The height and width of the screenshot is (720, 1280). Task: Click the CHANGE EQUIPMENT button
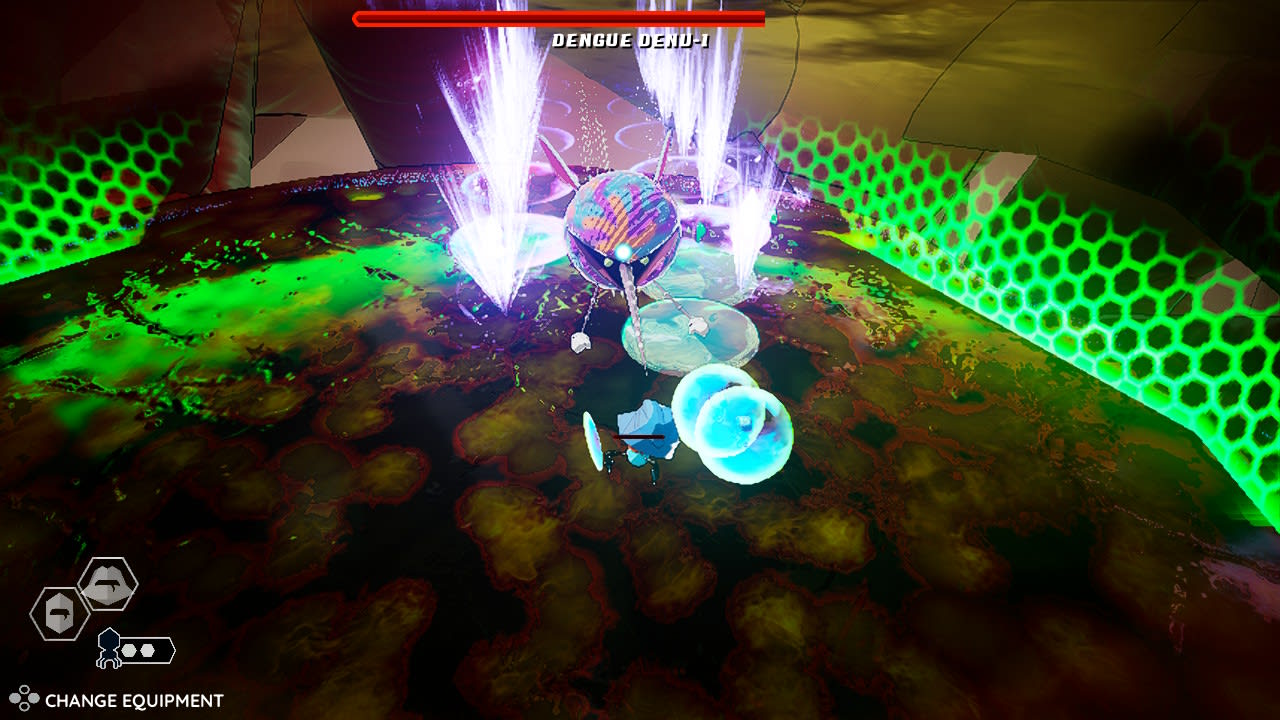click(120, 697)
